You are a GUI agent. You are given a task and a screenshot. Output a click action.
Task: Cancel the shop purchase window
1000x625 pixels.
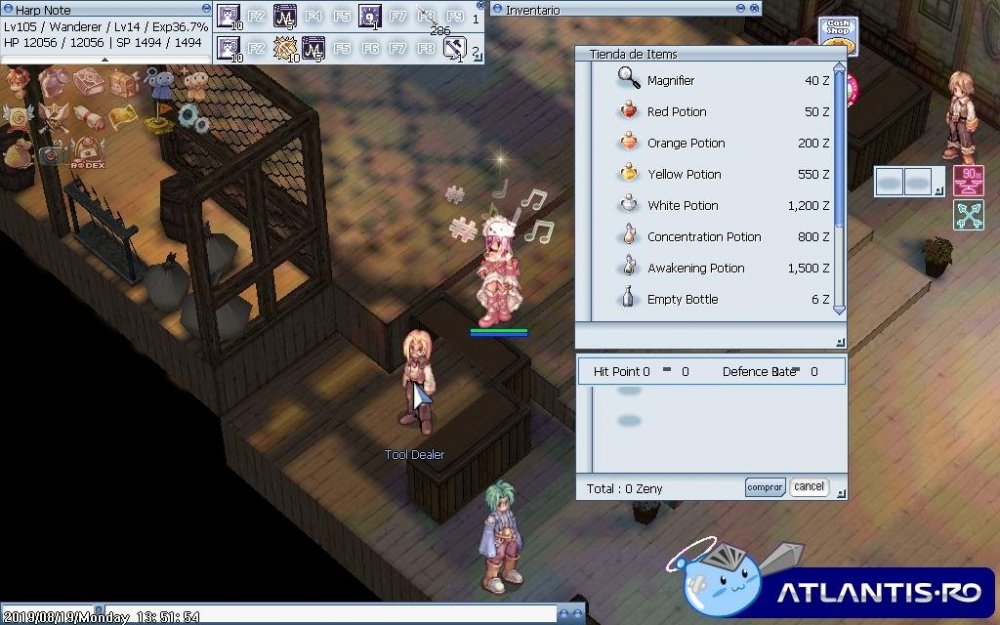click(808, 487)
